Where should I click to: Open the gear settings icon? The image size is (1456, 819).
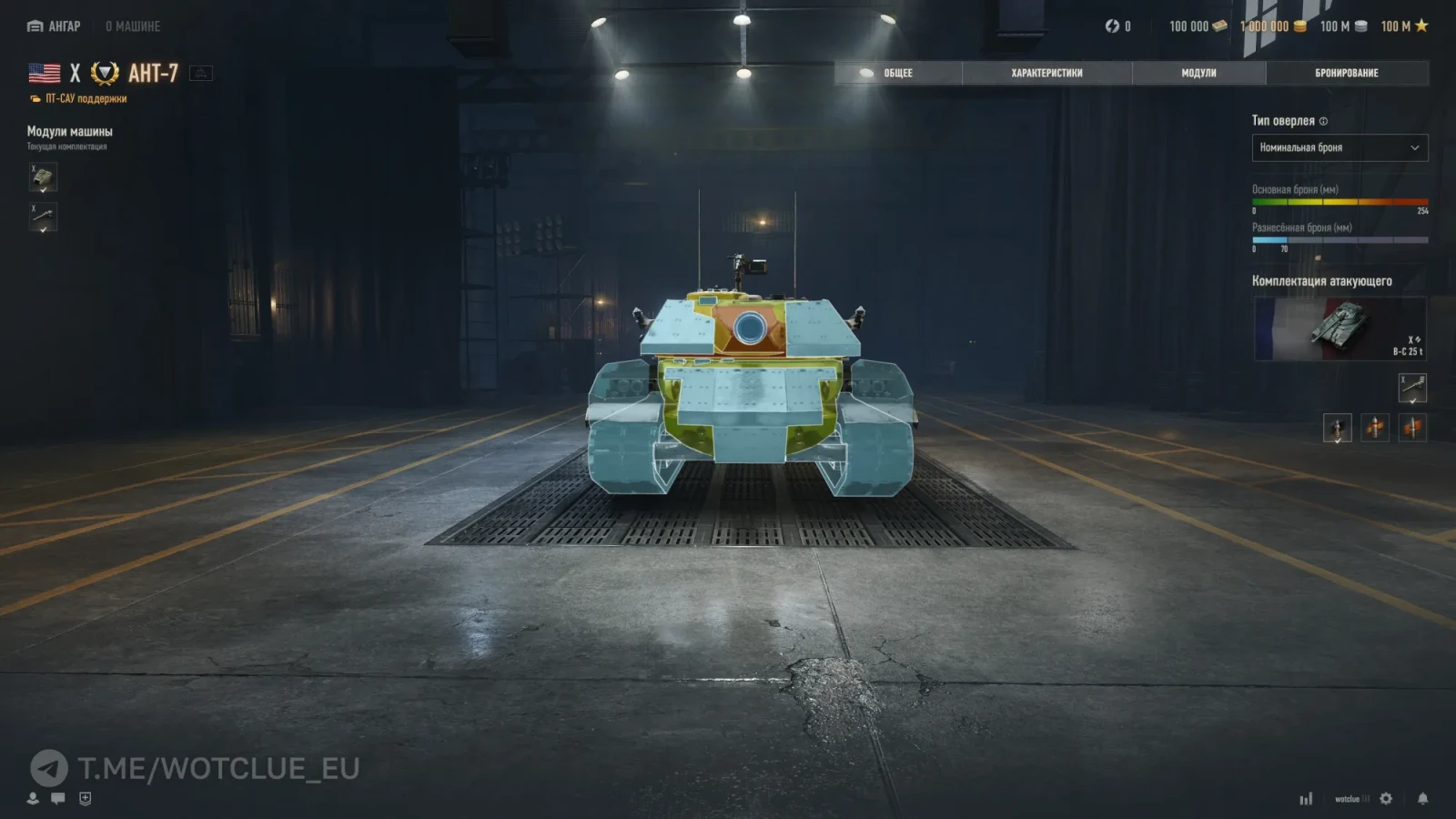[1386, 798]
